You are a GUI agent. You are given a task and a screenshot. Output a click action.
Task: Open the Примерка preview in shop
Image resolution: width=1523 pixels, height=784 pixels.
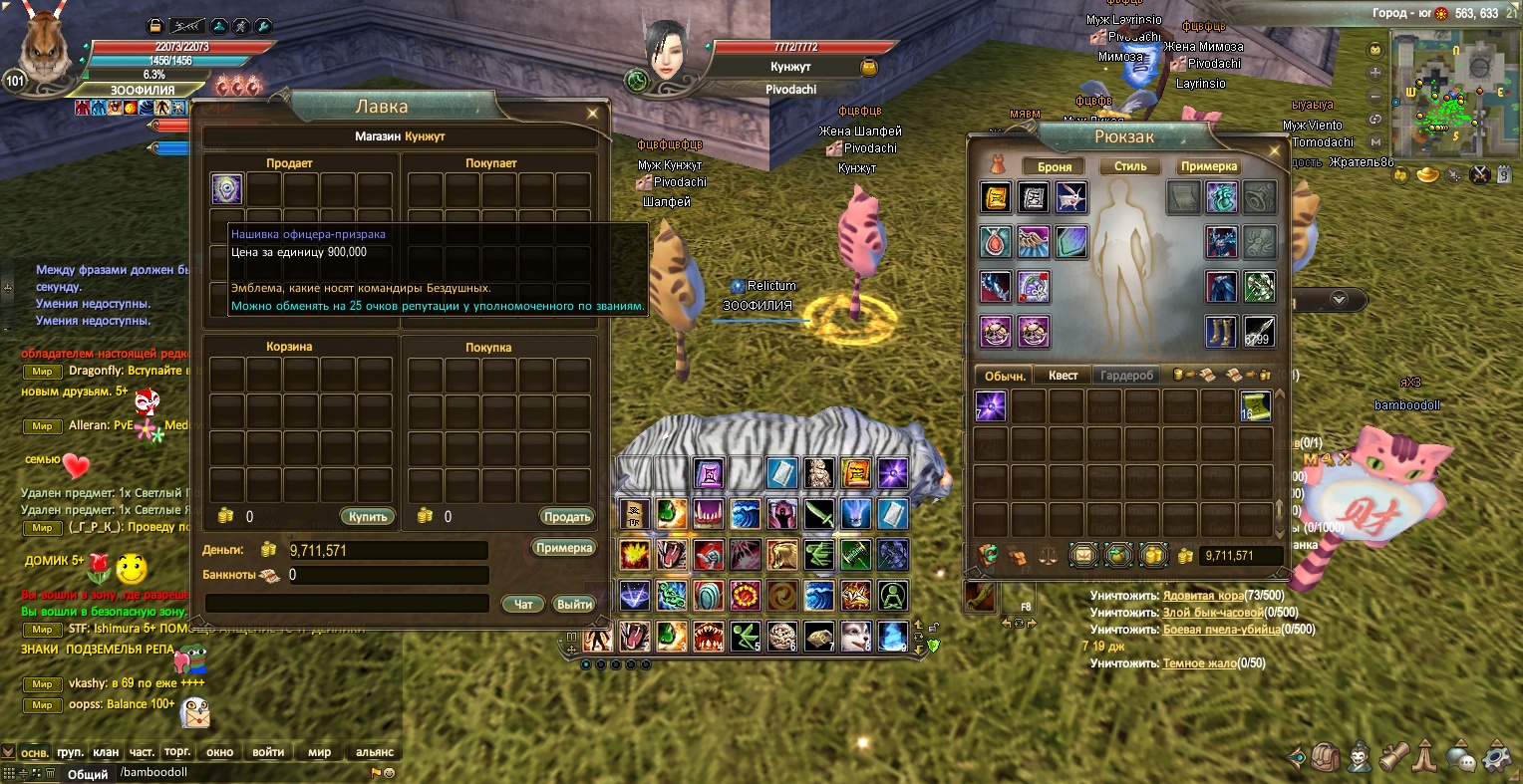click(x=564, y=548)
